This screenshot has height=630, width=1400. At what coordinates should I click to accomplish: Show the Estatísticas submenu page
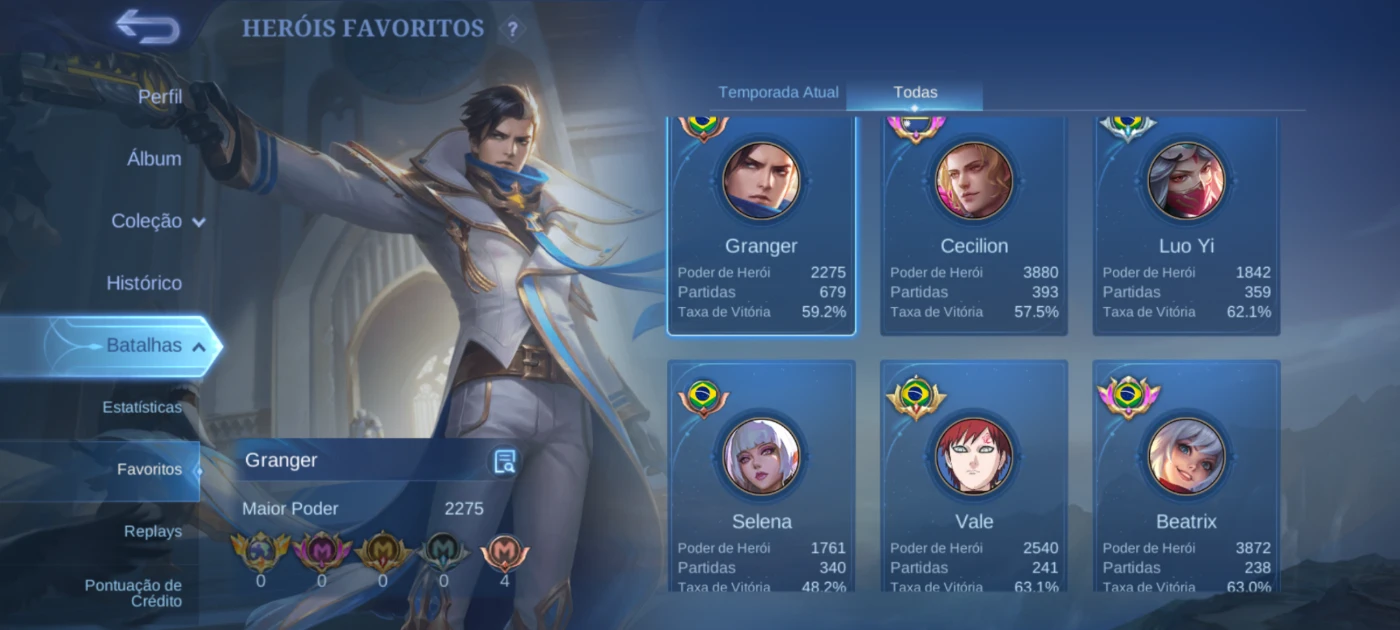pos(142,407)
